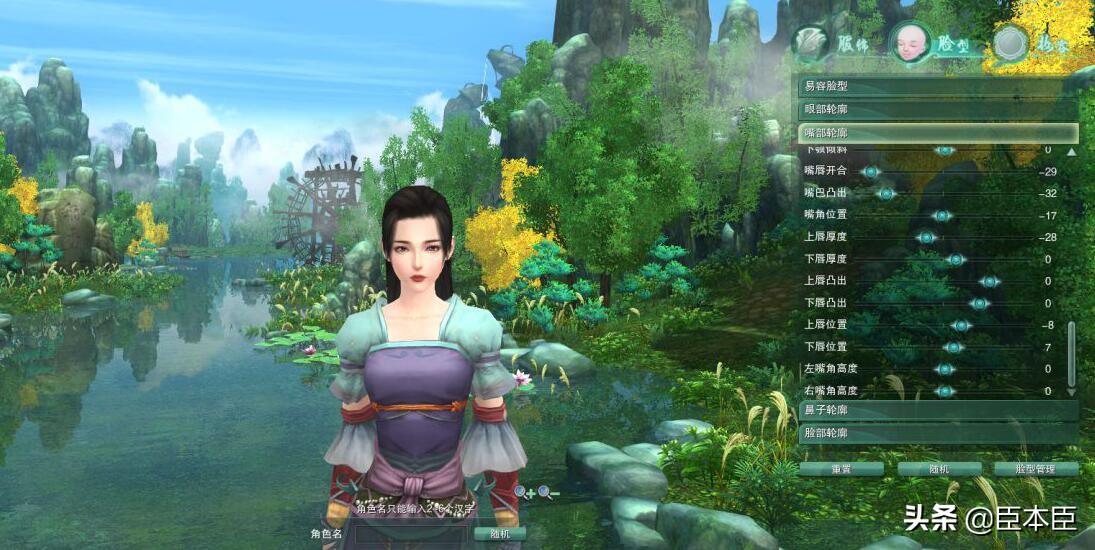Zoom in with the magnifier plus icon
The height and width of the screenshot is (550, 1095).
point(524,492)
